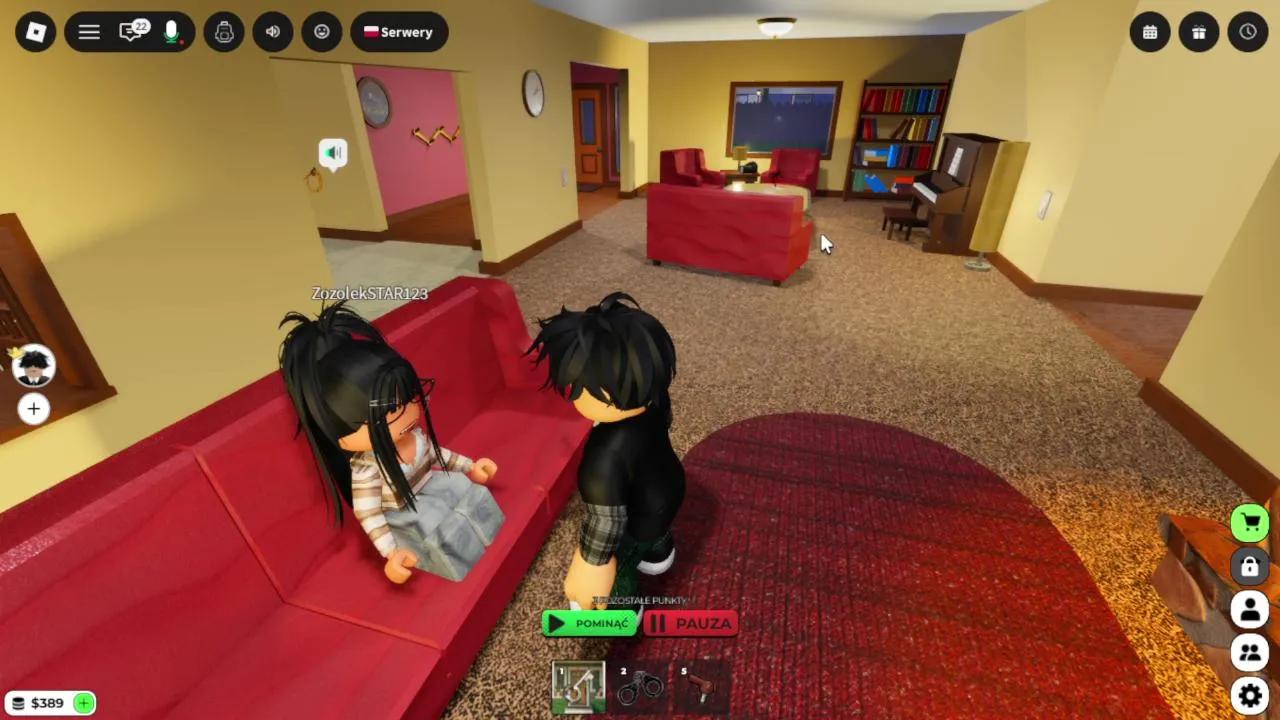This screenshot has height=720, width=1280.
Task: Toggle the speaker bubble above the doorway
Action: [333, 152]
